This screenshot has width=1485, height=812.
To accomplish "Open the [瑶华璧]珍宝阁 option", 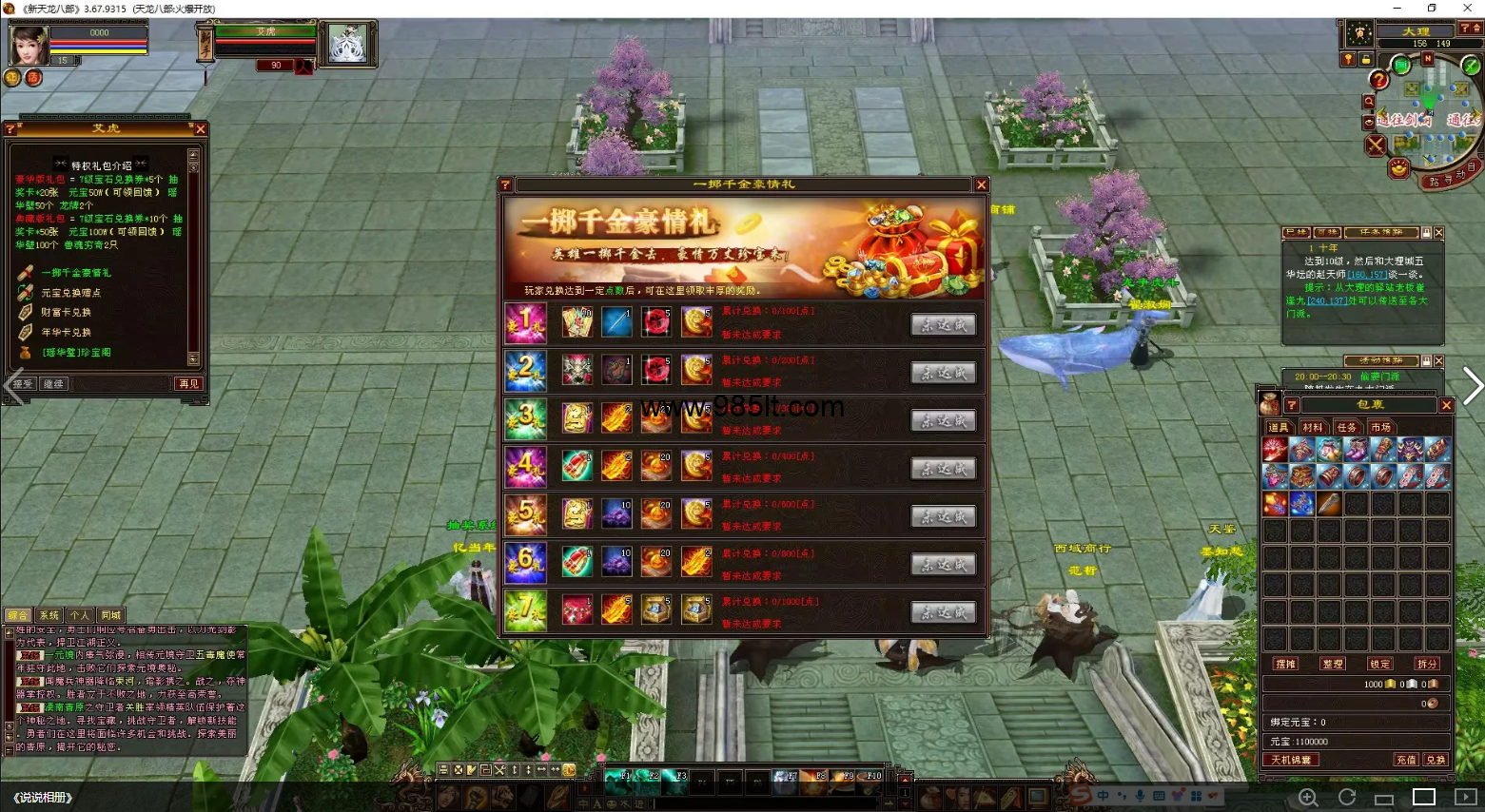I will tap(76, 353).
